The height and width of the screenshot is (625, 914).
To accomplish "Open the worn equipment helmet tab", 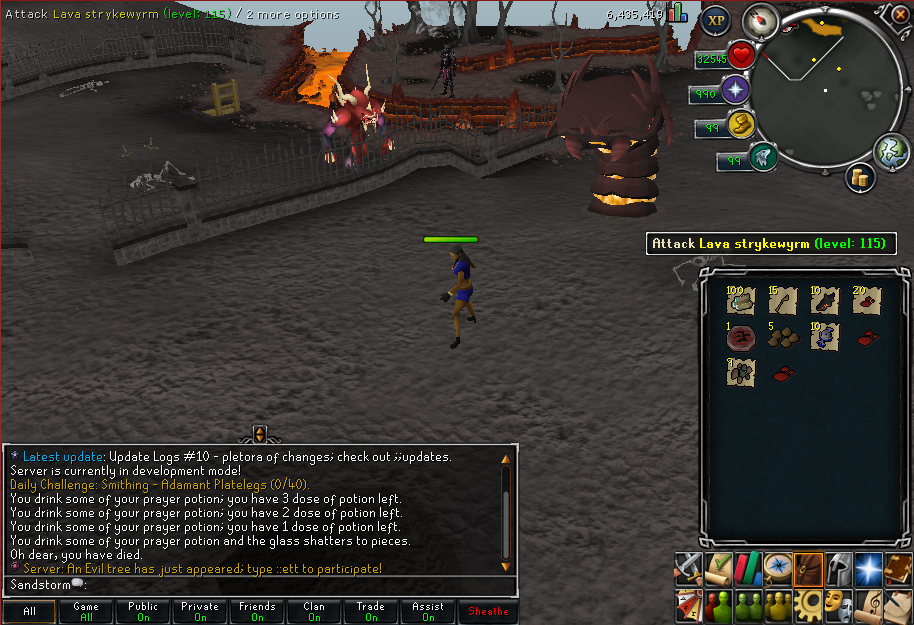I will tap(838, 568).
